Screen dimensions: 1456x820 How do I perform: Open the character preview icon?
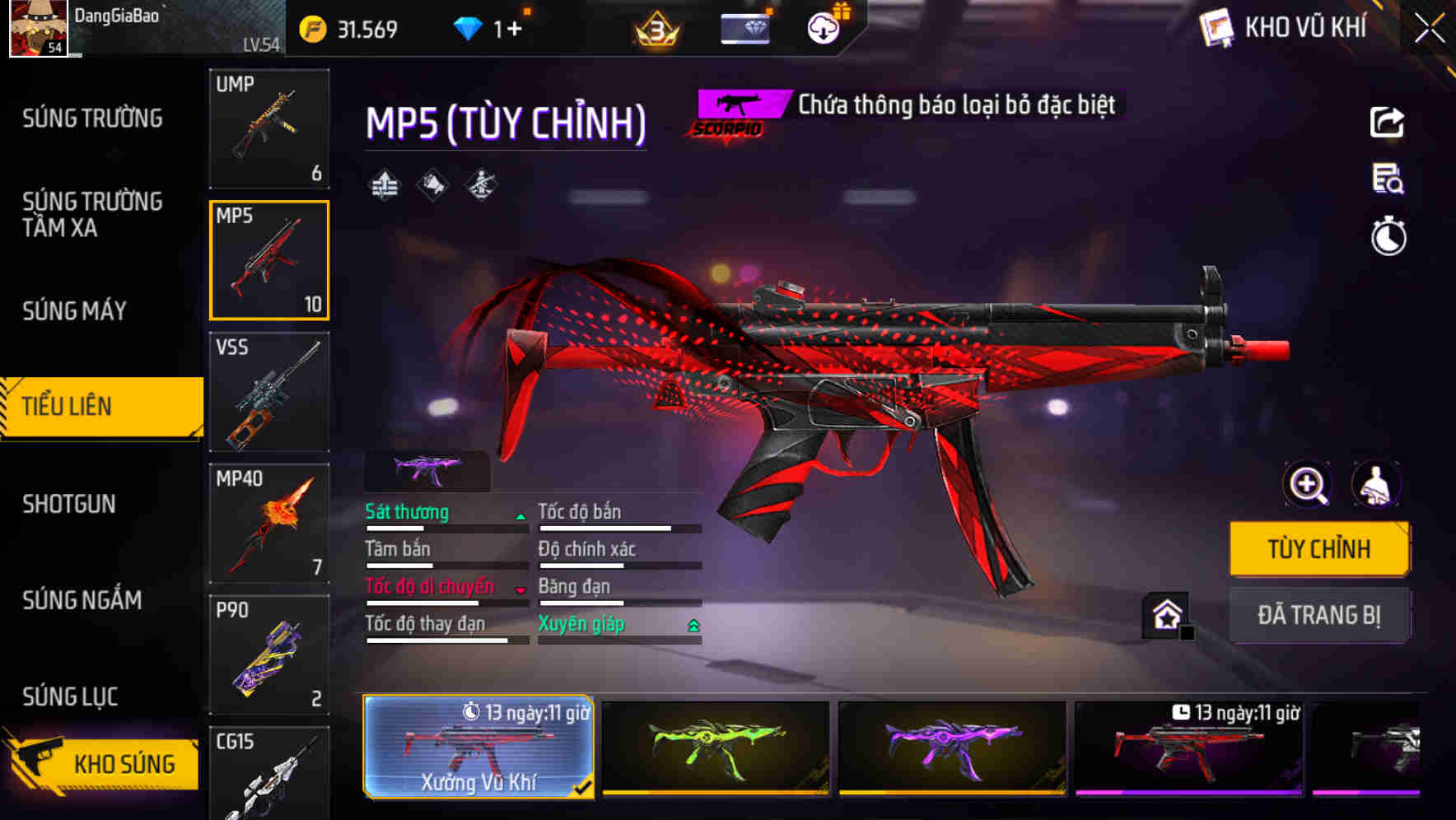pos(1377,484)
